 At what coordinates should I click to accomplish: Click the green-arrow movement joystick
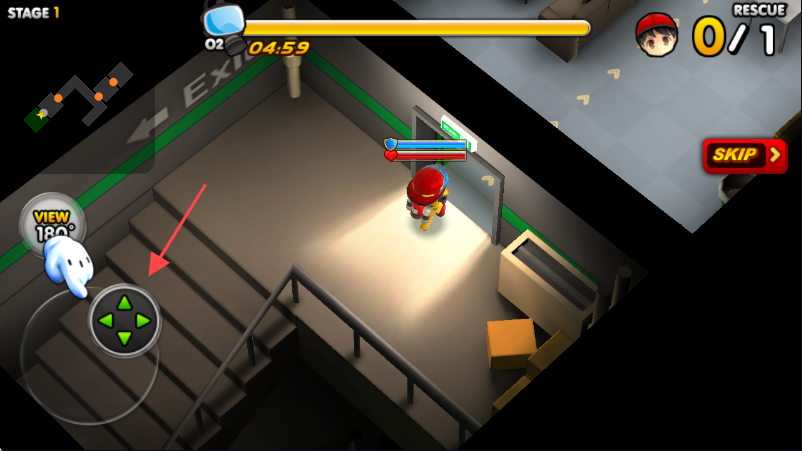pyautogui.click(x=124, y=321)
